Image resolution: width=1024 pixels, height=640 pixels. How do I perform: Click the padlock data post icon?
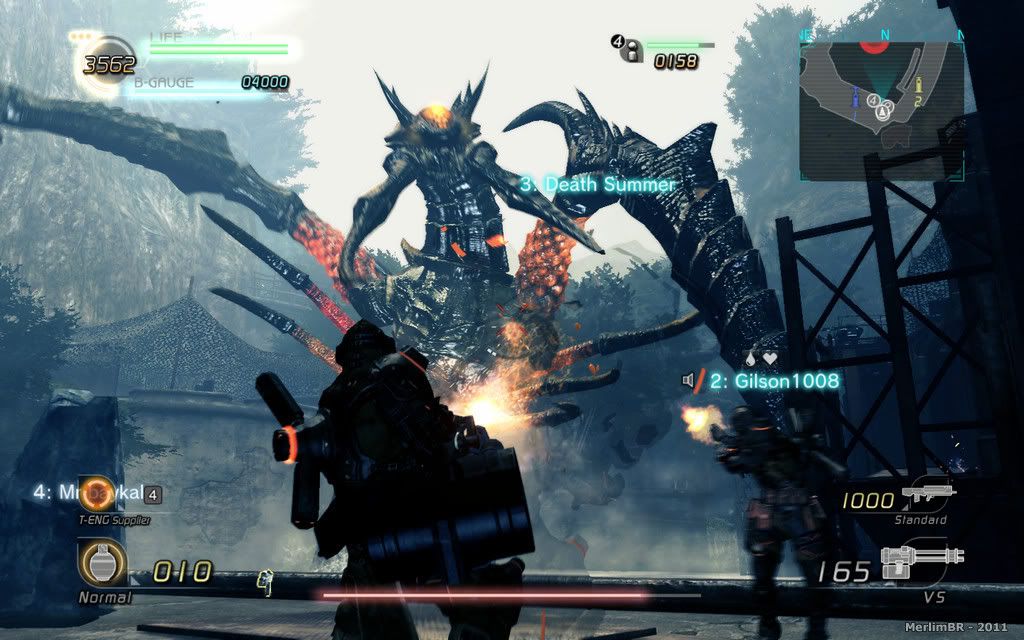(x=630, y=51)
